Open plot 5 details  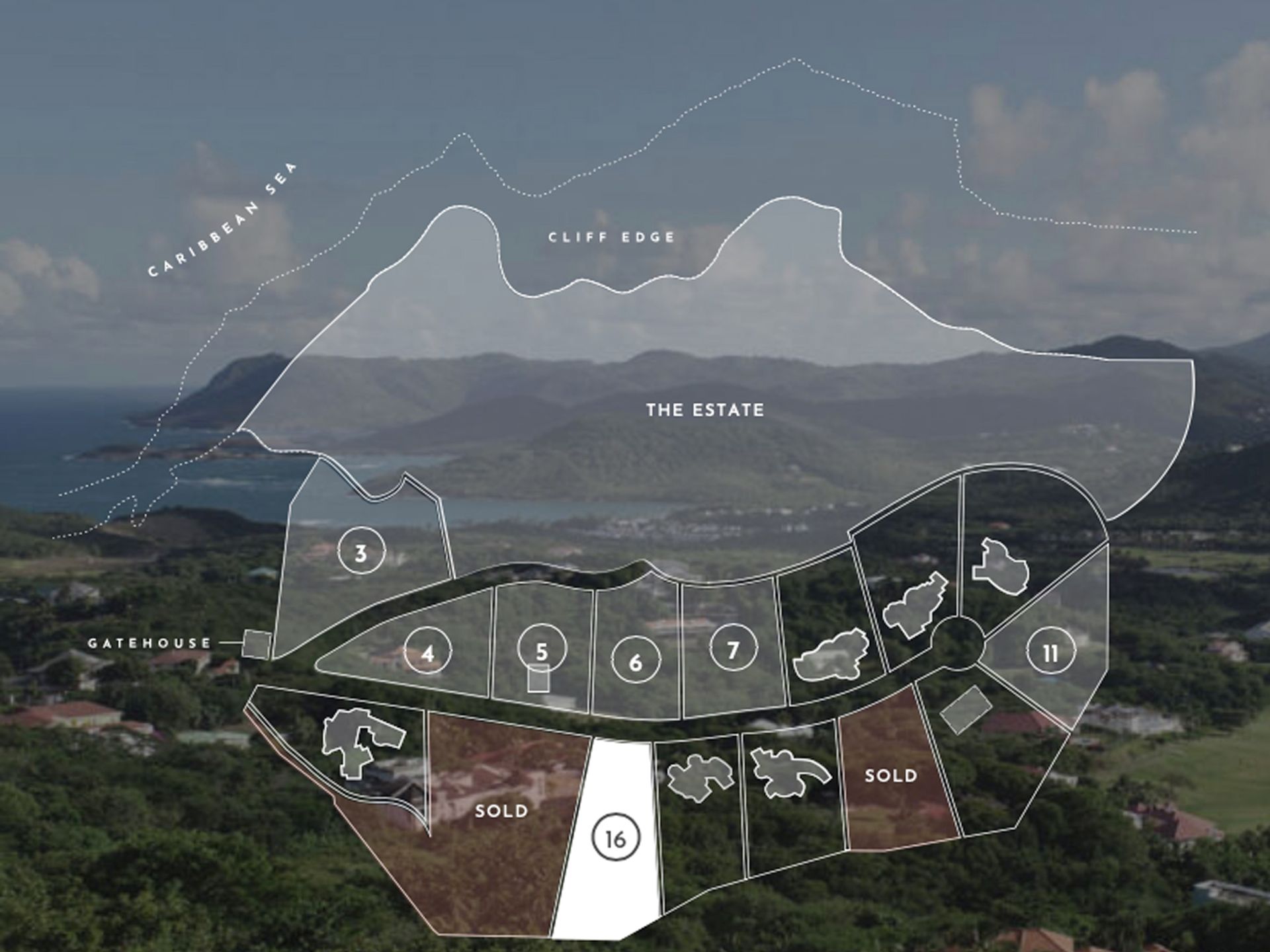542,651
